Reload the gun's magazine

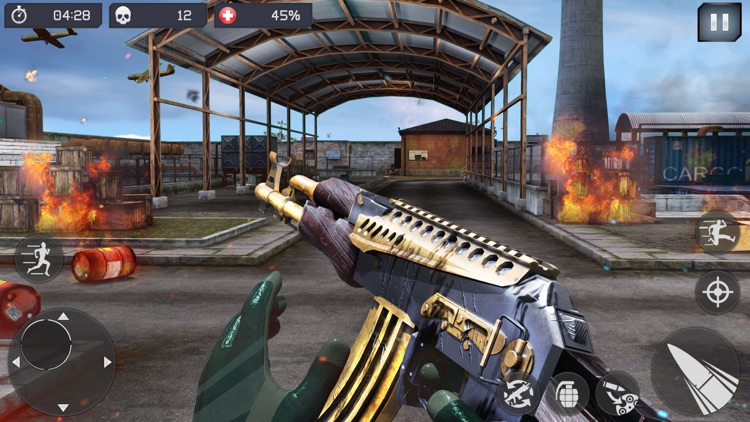(x=617, y=393)
